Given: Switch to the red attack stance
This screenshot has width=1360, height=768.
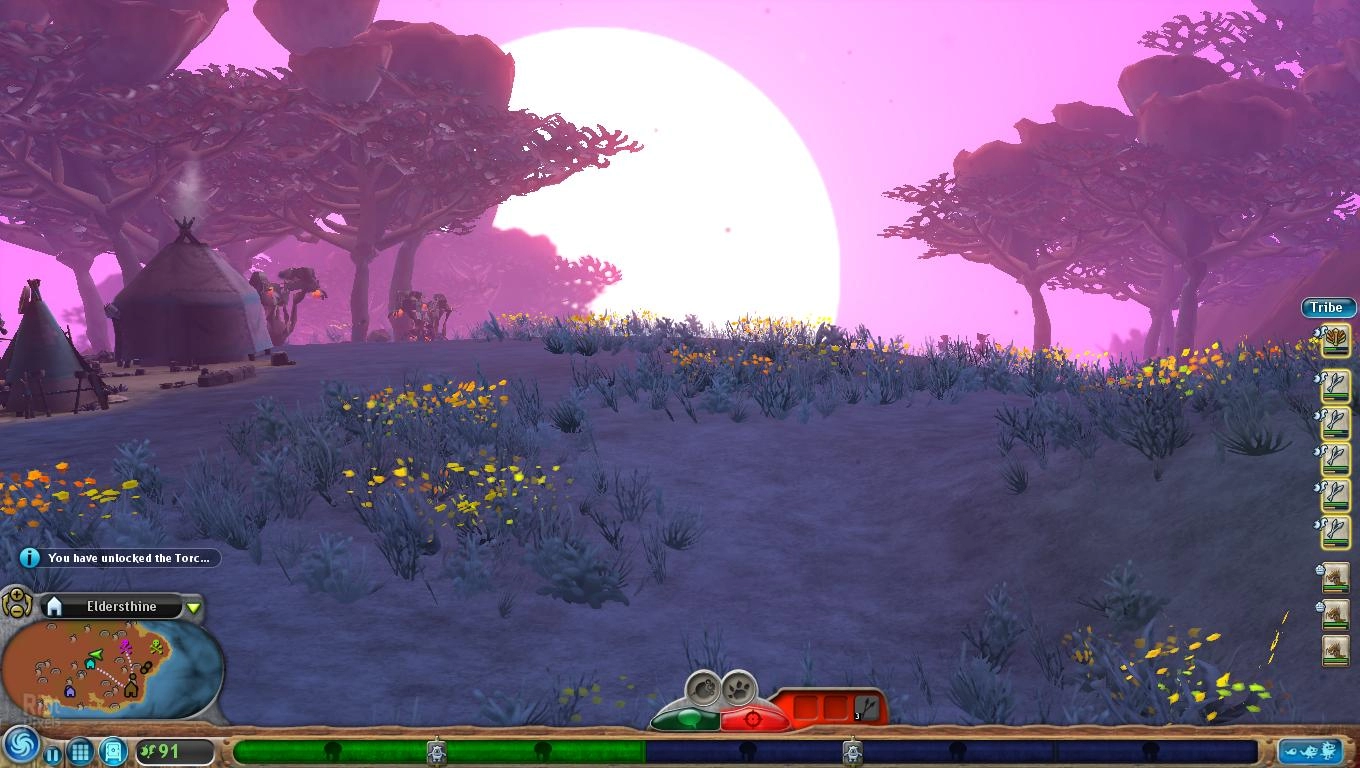Looking at the screenshot, I should 754,718.
